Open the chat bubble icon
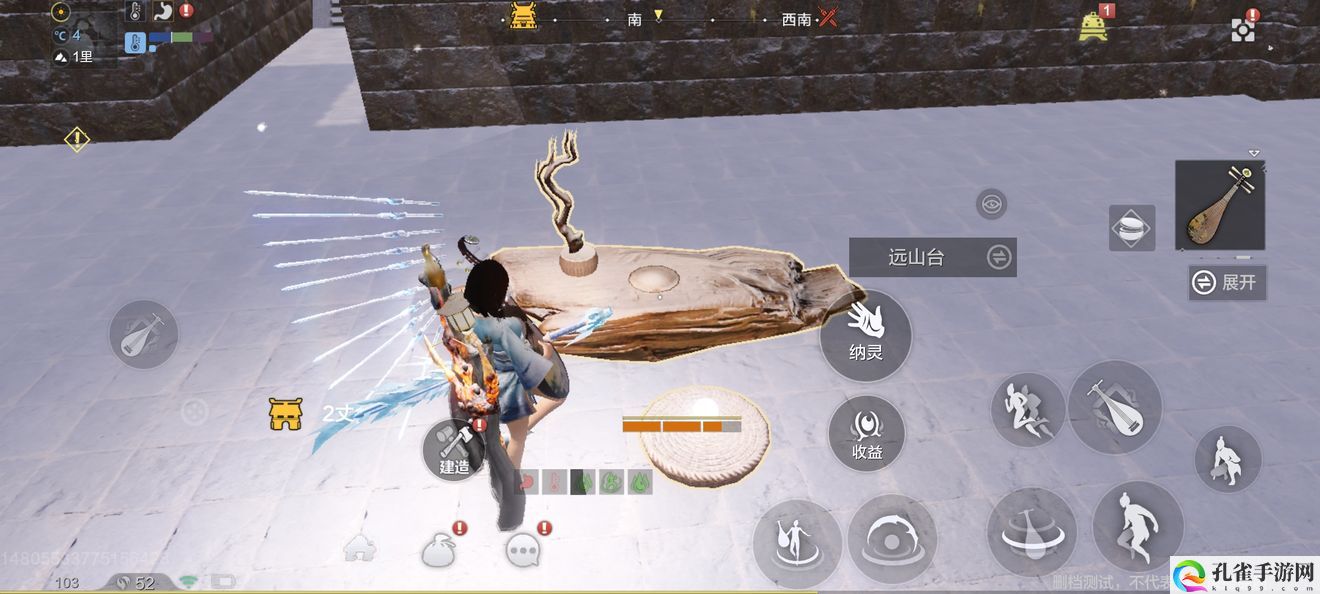1320x594 pixels. click(524, 548)
